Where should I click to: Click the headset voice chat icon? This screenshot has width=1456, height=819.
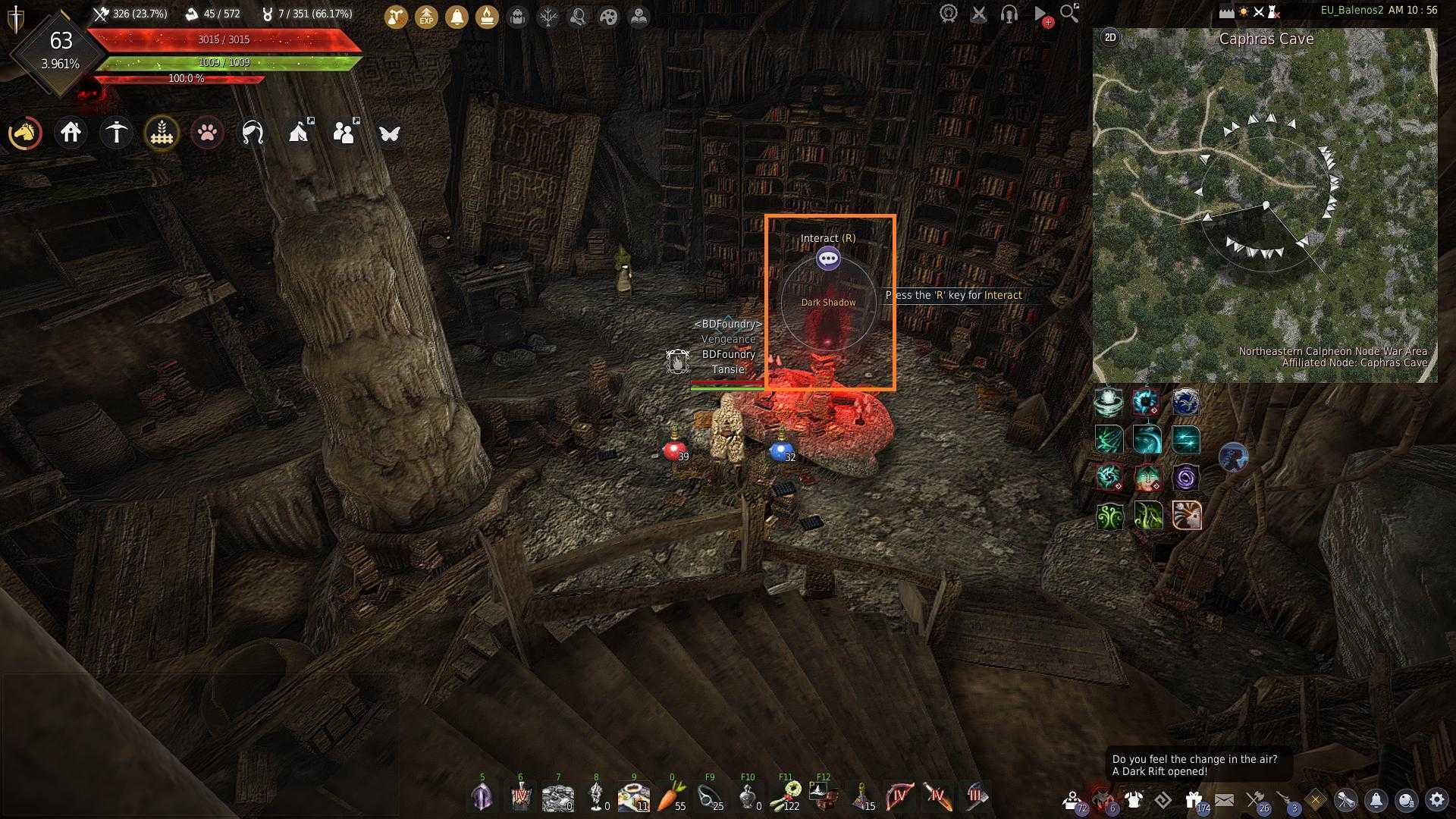tap(1009, 14)
